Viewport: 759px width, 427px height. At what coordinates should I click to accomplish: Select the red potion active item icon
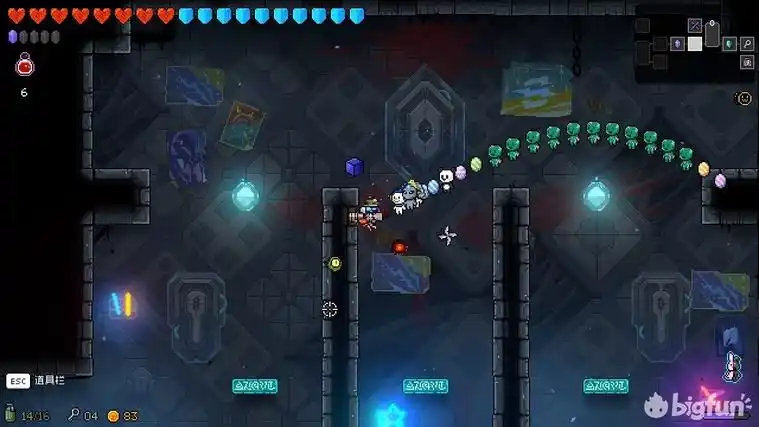[x=25, y=66]
